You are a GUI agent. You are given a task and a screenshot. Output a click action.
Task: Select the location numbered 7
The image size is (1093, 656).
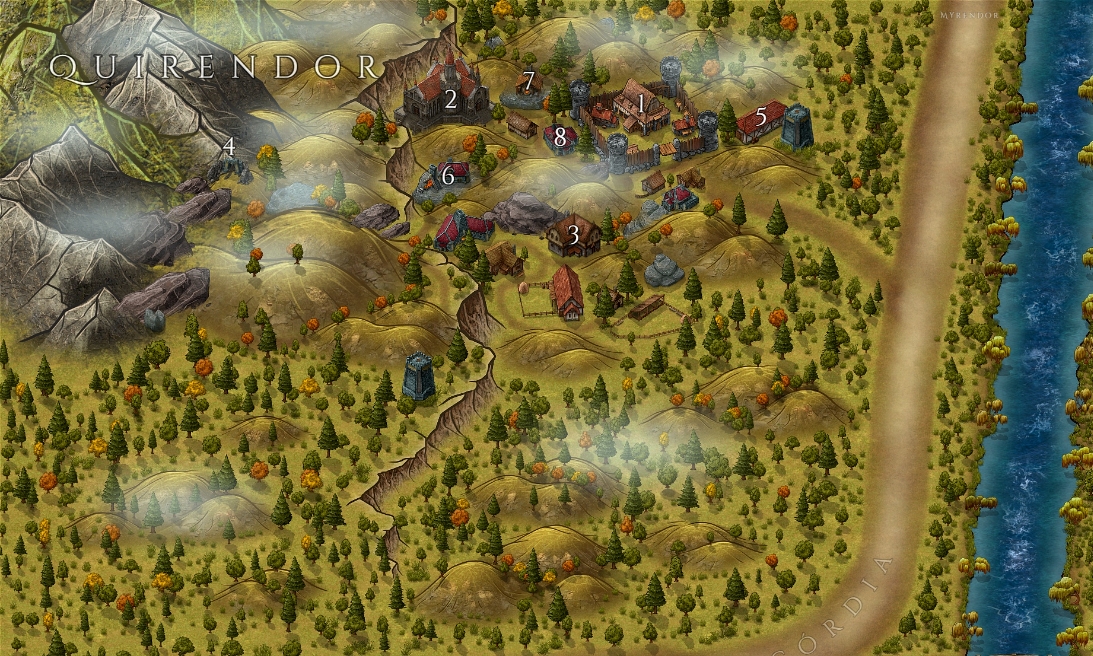tap(528, 80)
